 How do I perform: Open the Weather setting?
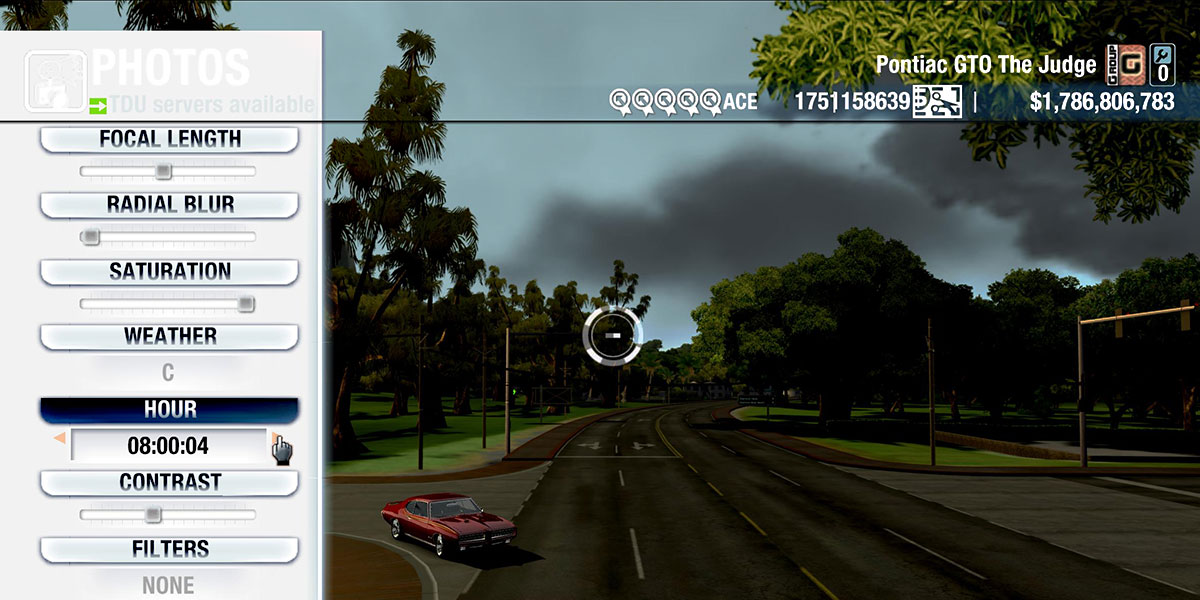pos(169,336)
